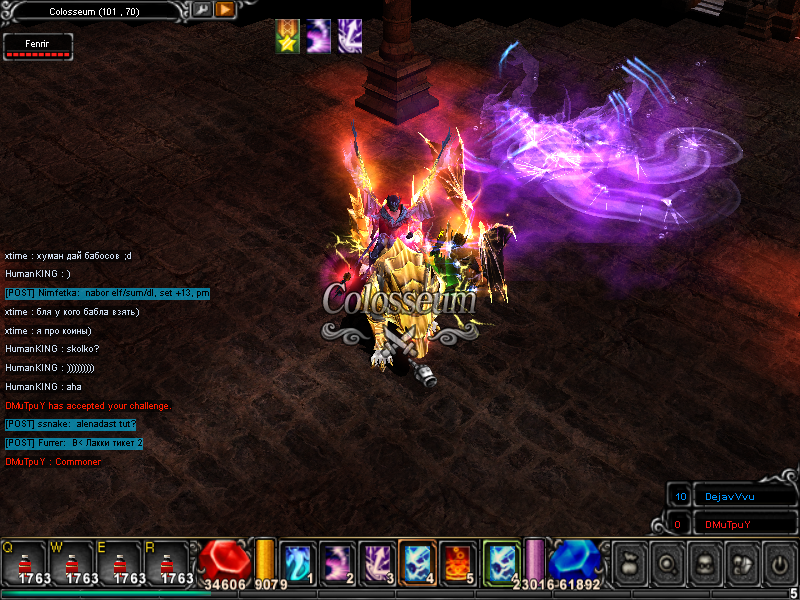The width and height of the screenshot is (800, 600).
Task: Activate skill 2 purple burst ability
Action: pos(336,561)
